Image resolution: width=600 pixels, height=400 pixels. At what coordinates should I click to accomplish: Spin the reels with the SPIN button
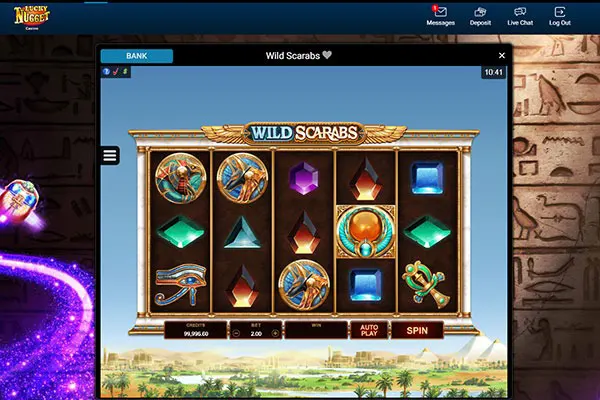[417, 330]
